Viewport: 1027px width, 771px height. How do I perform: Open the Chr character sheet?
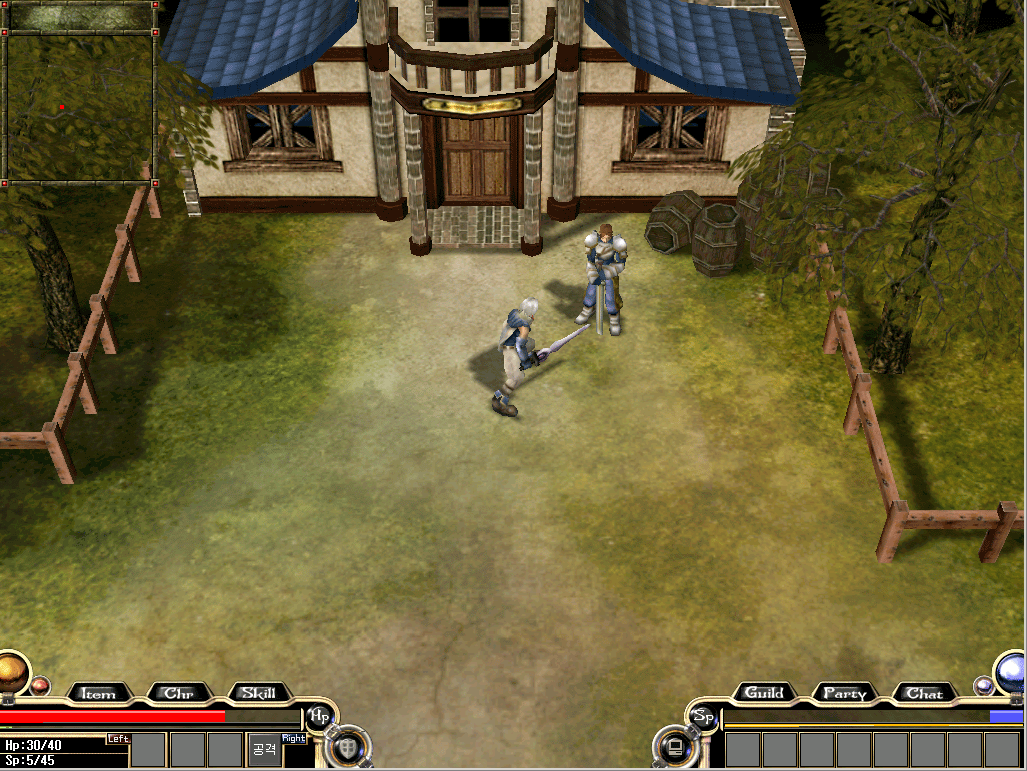tap(178, 693)
